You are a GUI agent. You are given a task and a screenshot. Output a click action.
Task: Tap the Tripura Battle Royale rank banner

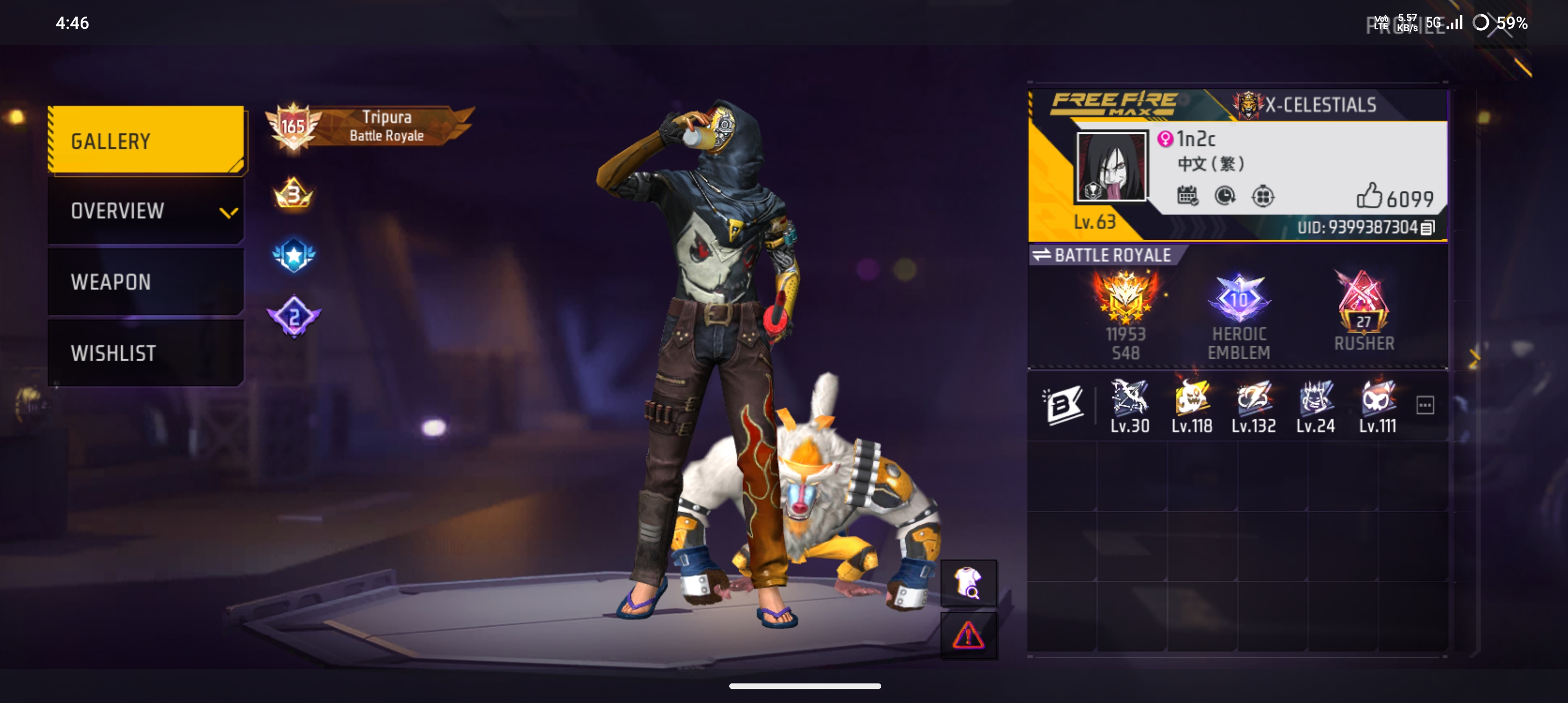(371, 126)
